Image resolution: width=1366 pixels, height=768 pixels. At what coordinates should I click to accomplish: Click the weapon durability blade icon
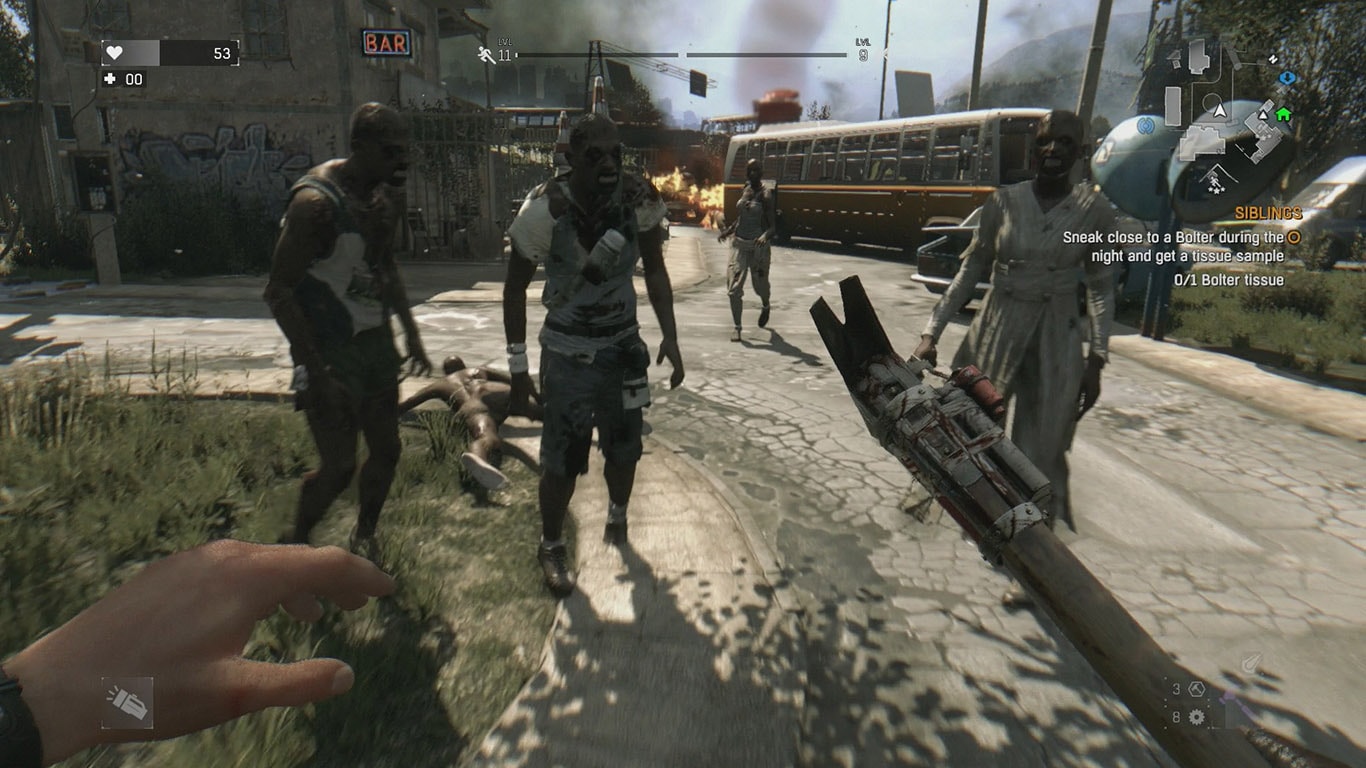coord(1250,662)
